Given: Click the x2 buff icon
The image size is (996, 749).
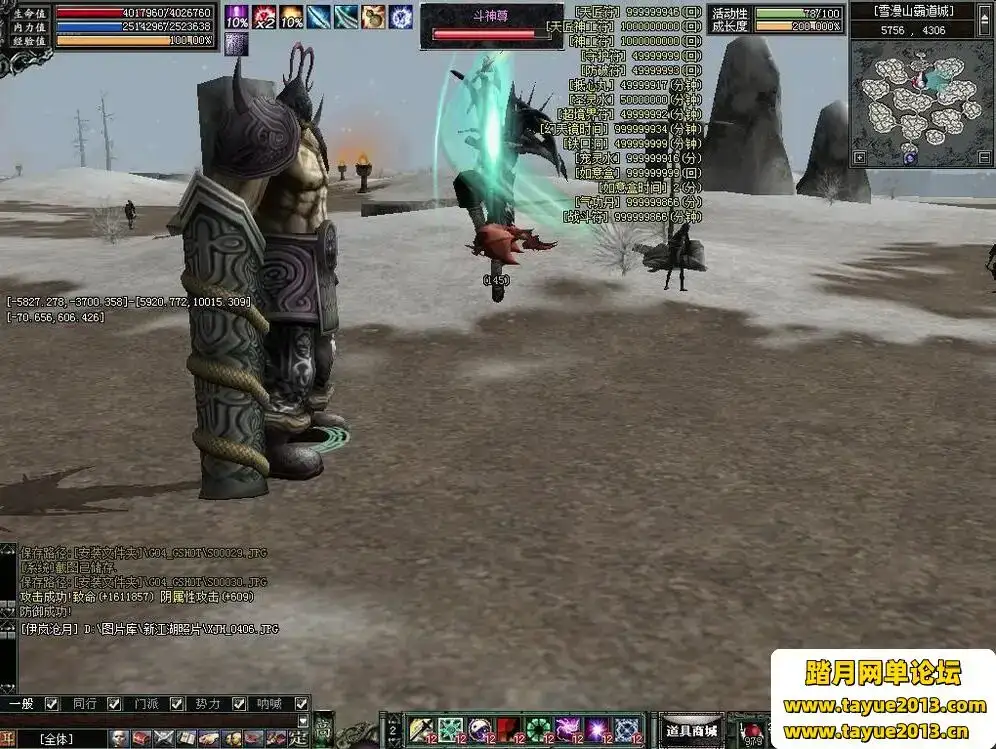Looking at the screenshot, I should click(x=264, y=16).
